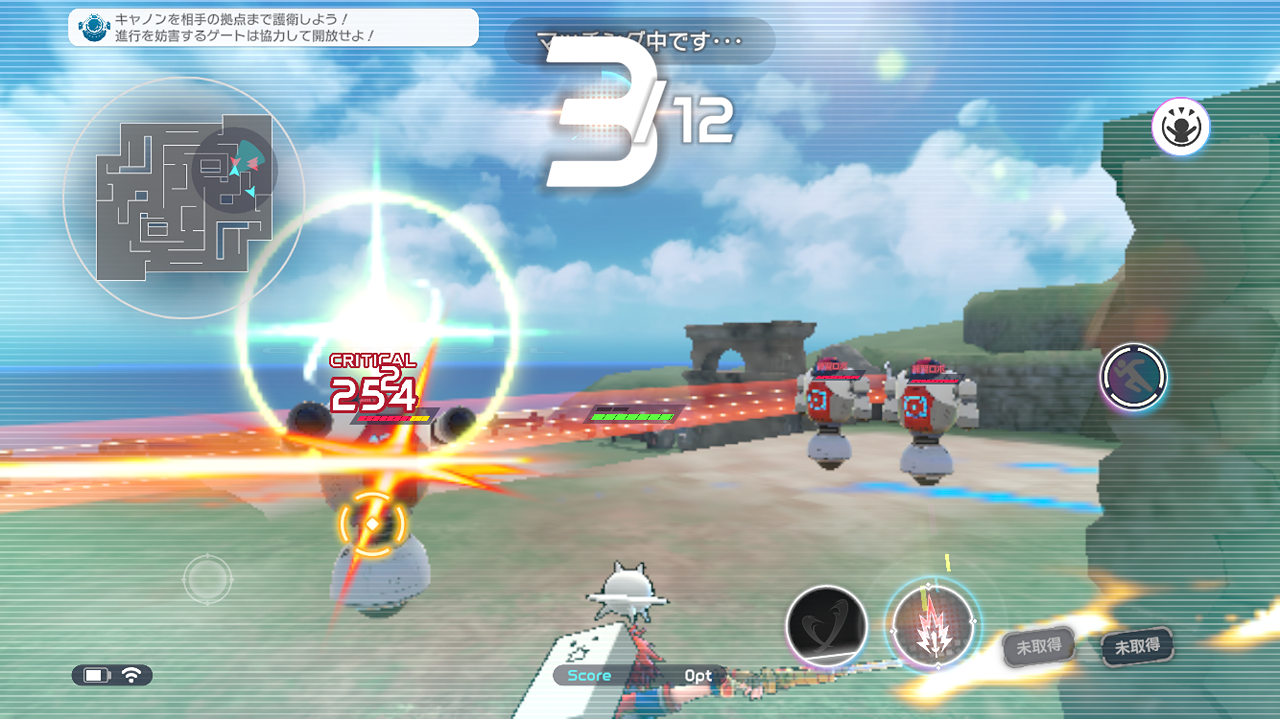Click the virtual movement joystick
The width and height of the screenshot is (1280, 719).
click(207, 579)
